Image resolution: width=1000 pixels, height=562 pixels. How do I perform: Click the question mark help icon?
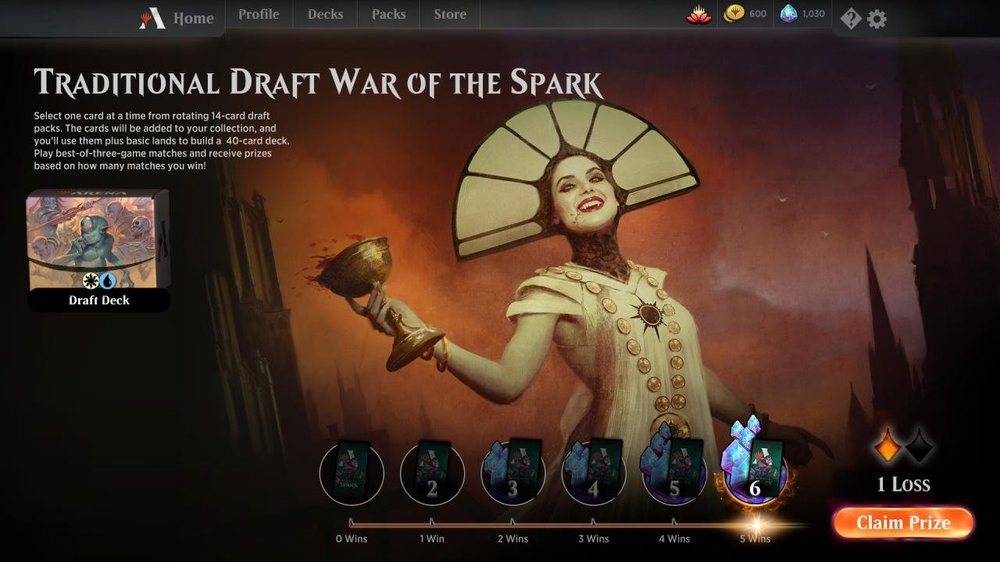point(850,18)
